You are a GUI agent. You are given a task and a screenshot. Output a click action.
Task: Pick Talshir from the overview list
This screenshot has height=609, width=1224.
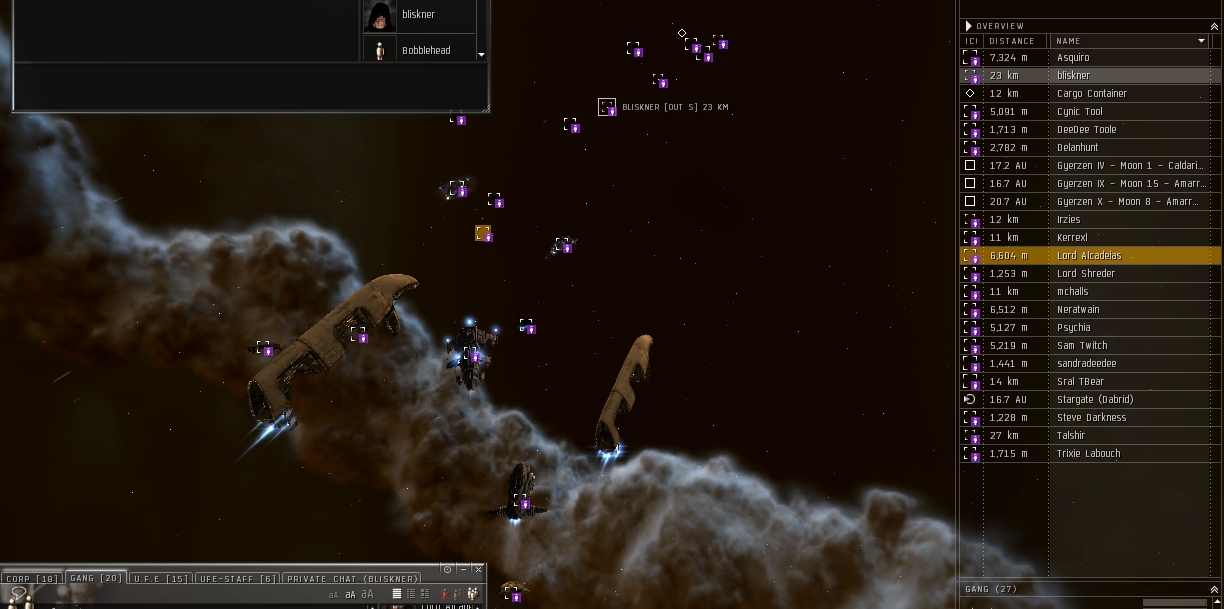(x=1070, y=436)
